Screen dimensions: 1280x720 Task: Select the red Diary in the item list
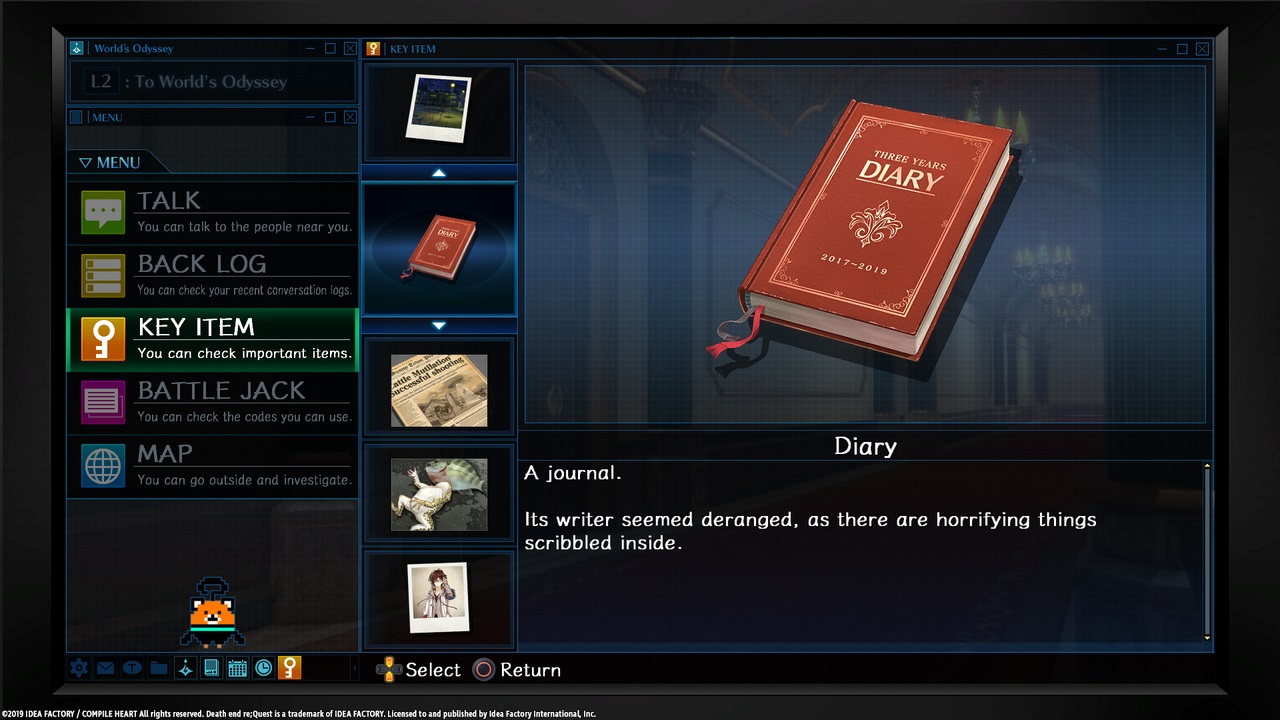click(x=439, y=247)
